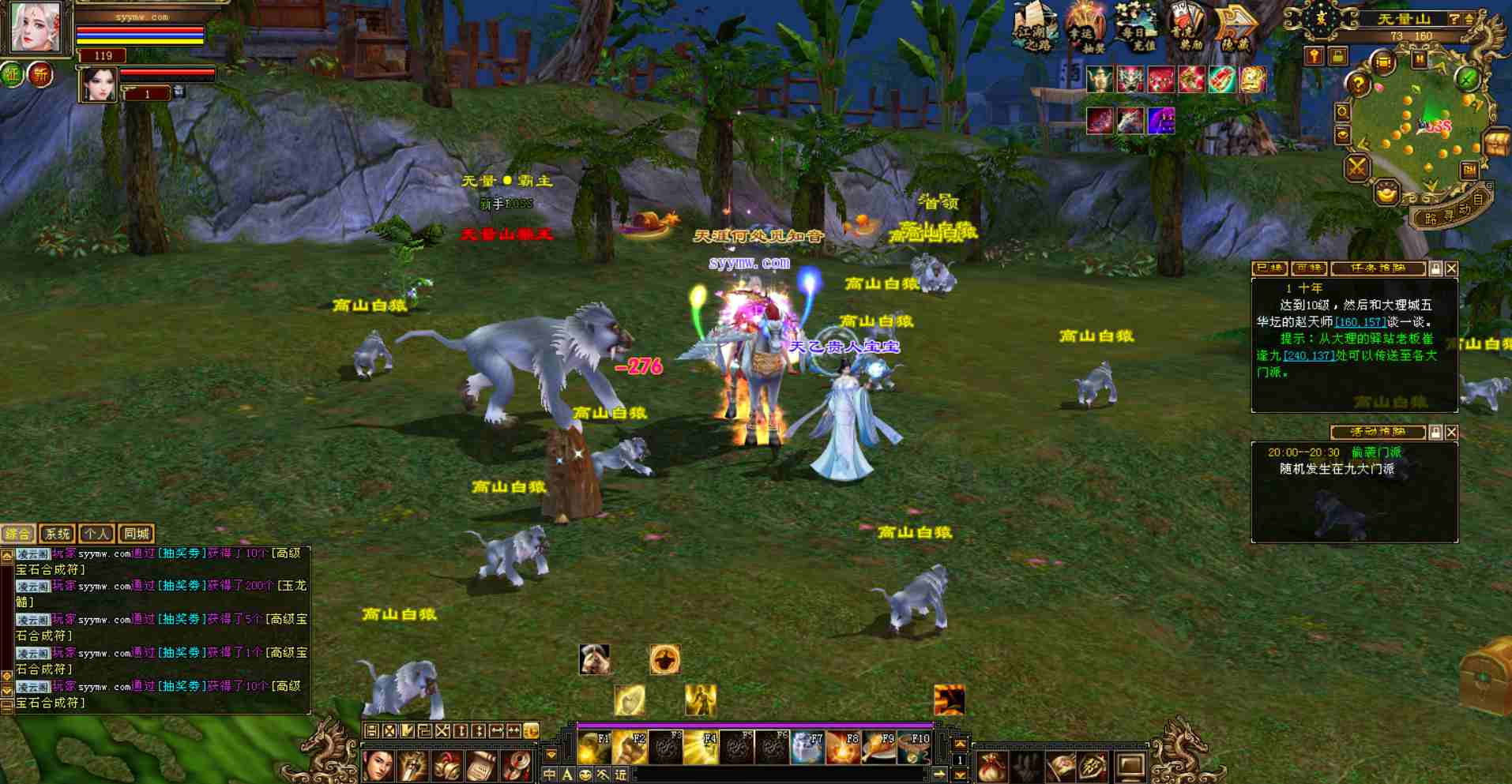
Task: Open the 江湖之路 event icon
Action: (x=1034, y=28)
